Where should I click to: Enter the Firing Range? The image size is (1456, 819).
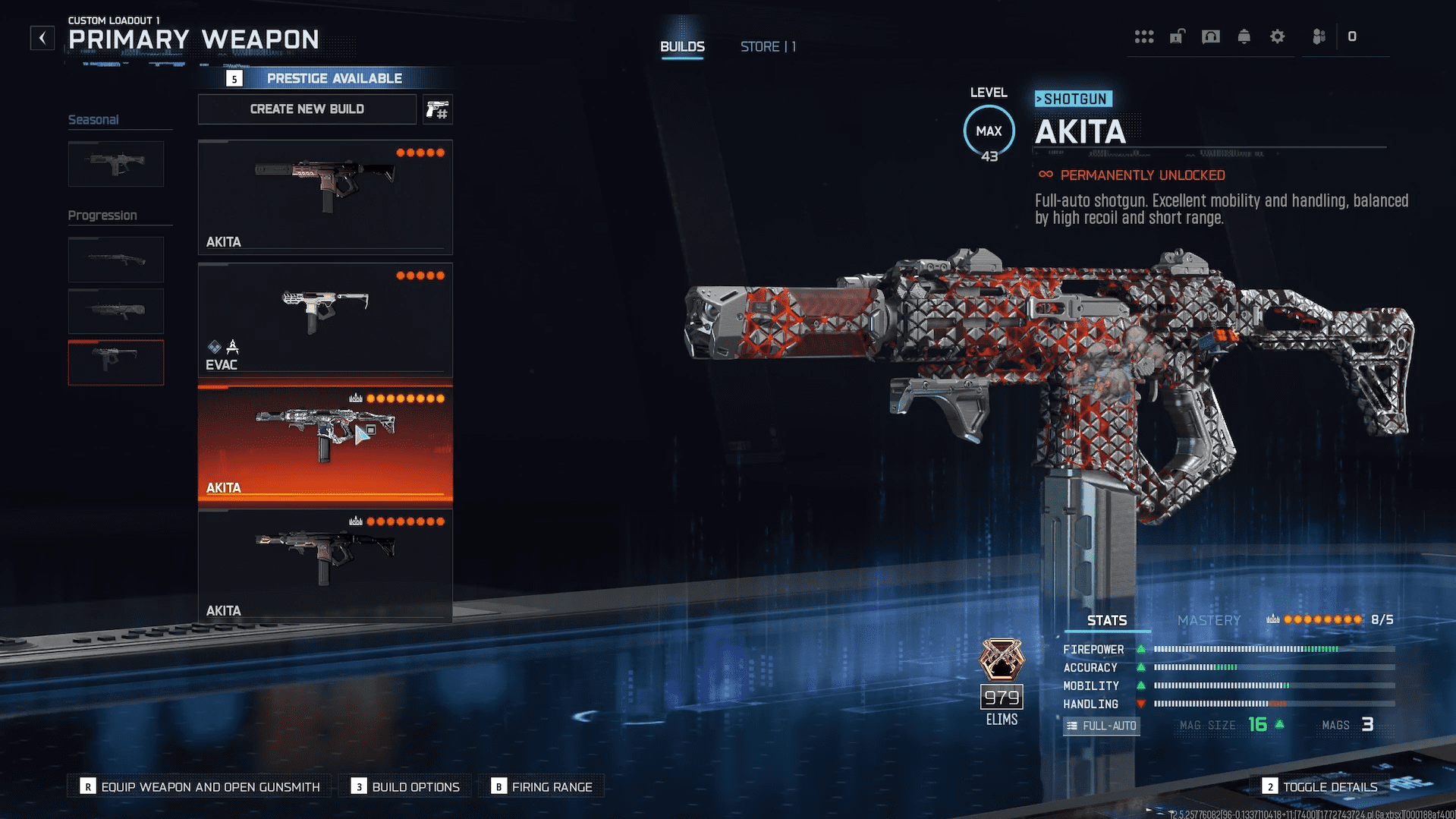[x=542, y=786]
